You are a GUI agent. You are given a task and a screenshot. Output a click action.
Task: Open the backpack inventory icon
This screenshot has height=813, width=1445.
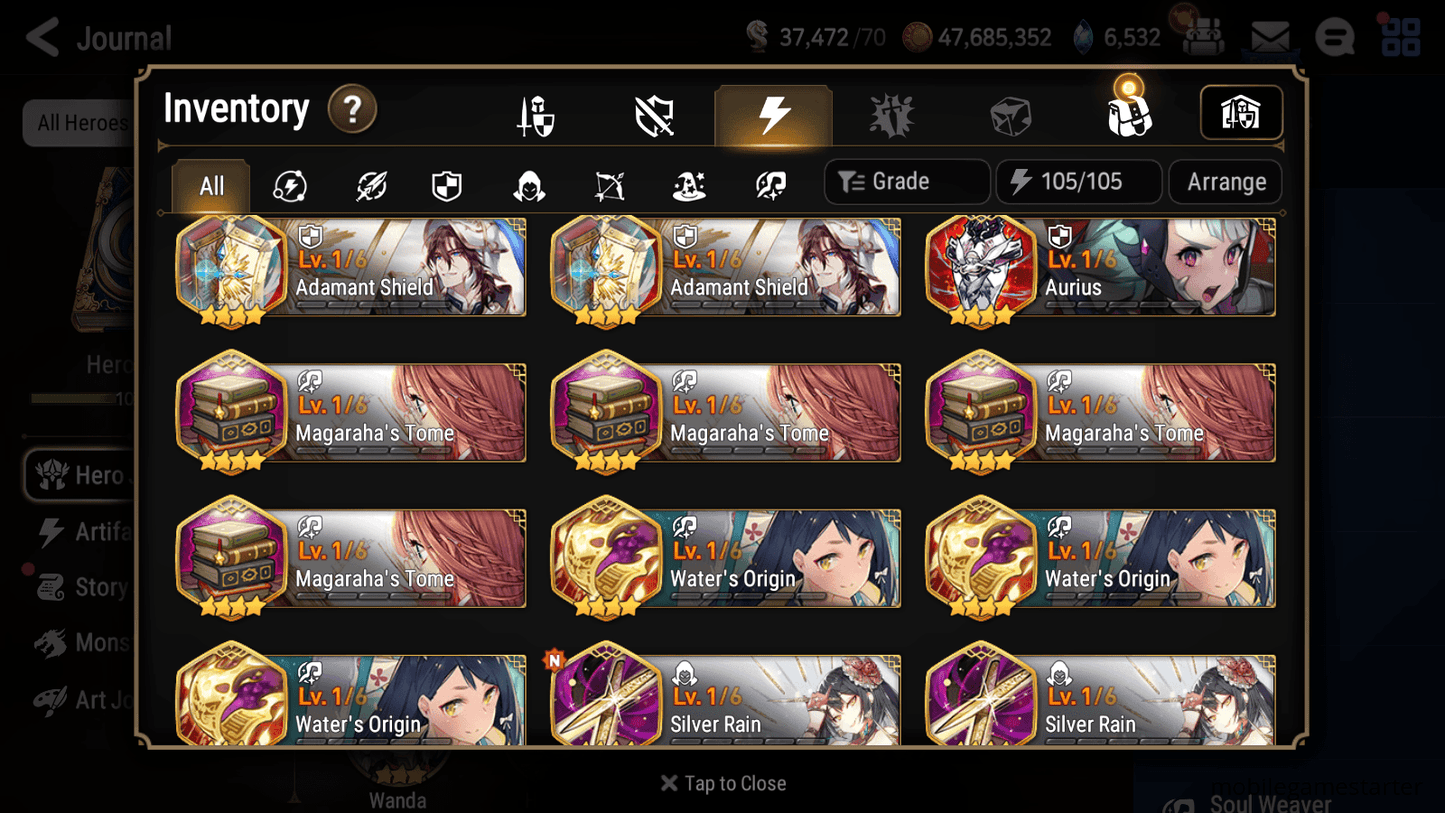coord(1130,113)
